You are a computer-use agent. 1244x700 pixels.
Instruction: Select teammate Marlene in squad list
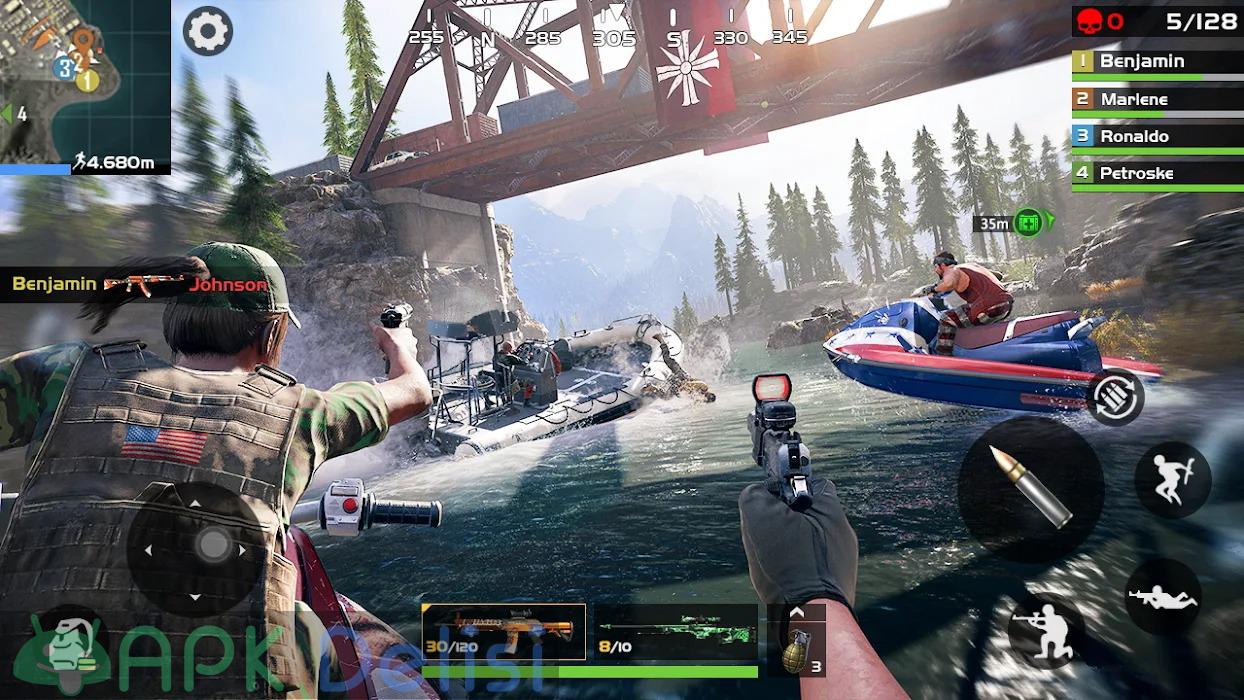coord(1157,99)
